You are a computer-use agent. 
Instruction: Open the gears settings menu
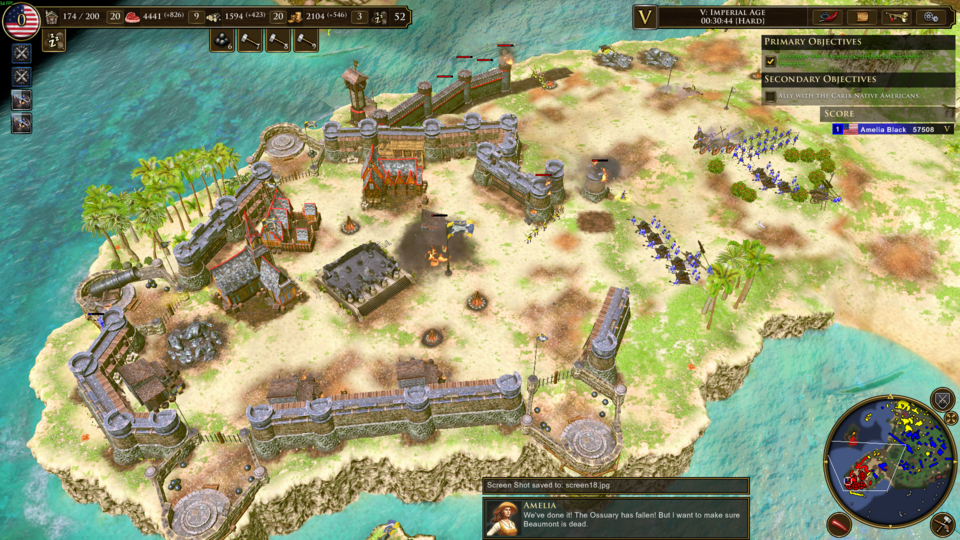pos(932,17)
